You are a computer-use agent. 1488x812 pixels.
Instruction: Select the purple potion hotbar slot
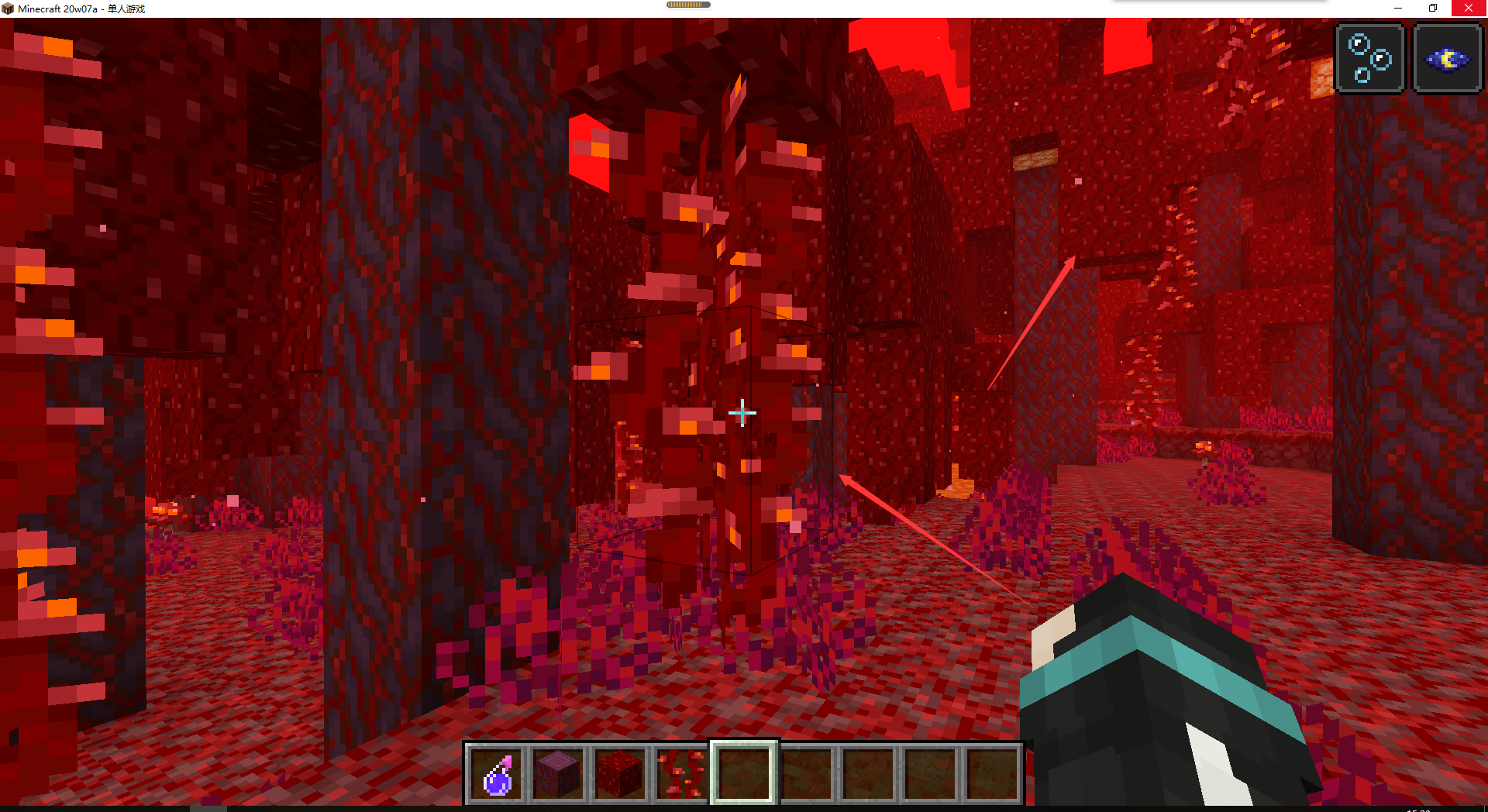[x=497, y=773]
